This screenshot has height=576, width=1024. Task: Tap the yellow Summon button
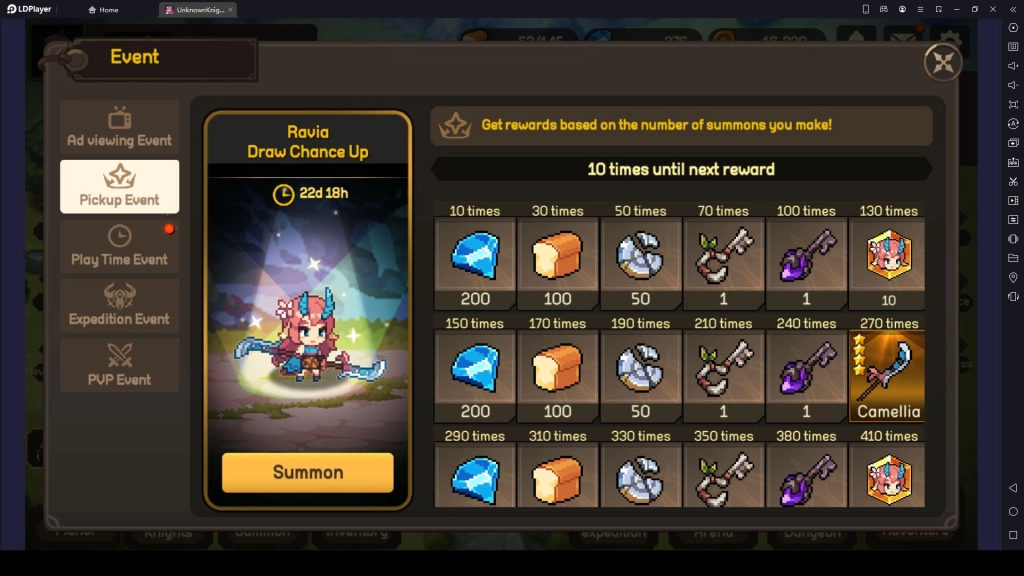point(308,472)
